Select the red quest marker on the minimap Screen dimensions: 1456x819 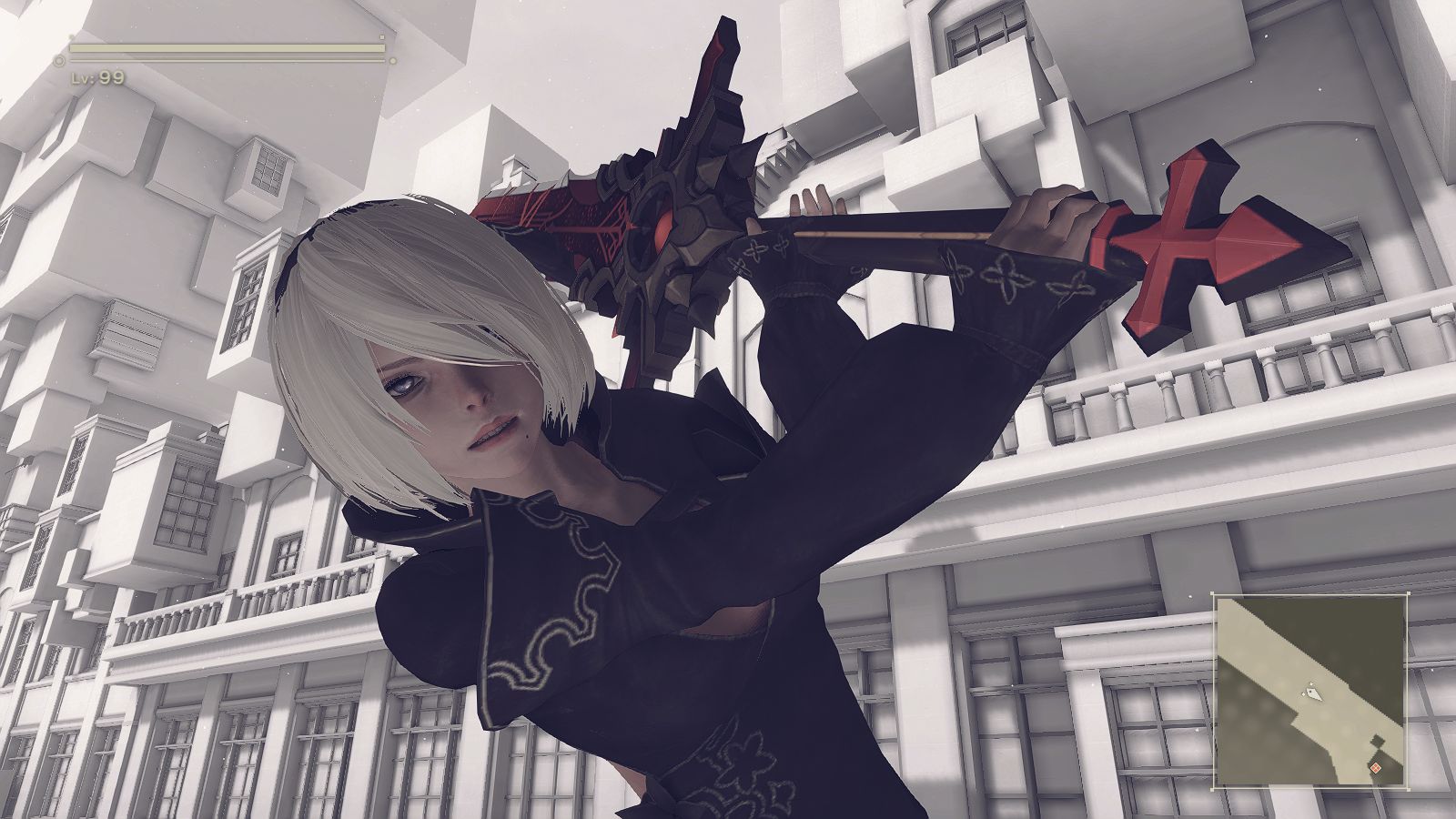[x=1376, y=767]
